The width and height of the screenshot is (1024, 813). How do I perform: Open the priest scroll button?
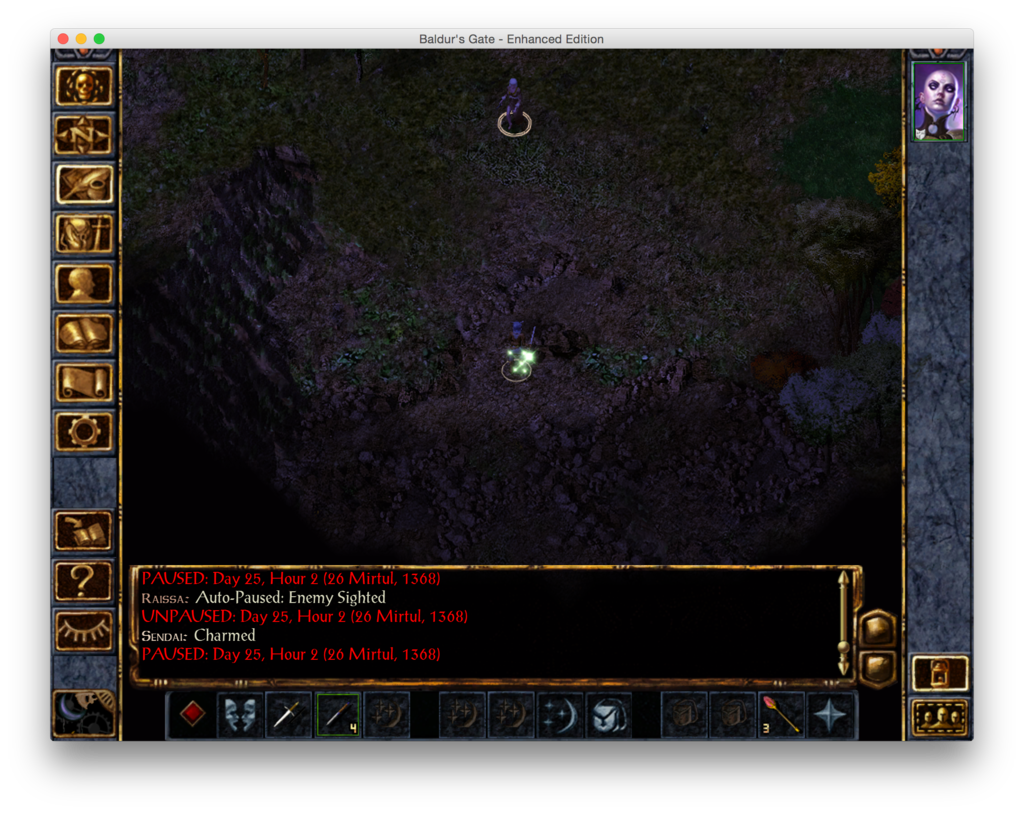click(x=84, y=382)
